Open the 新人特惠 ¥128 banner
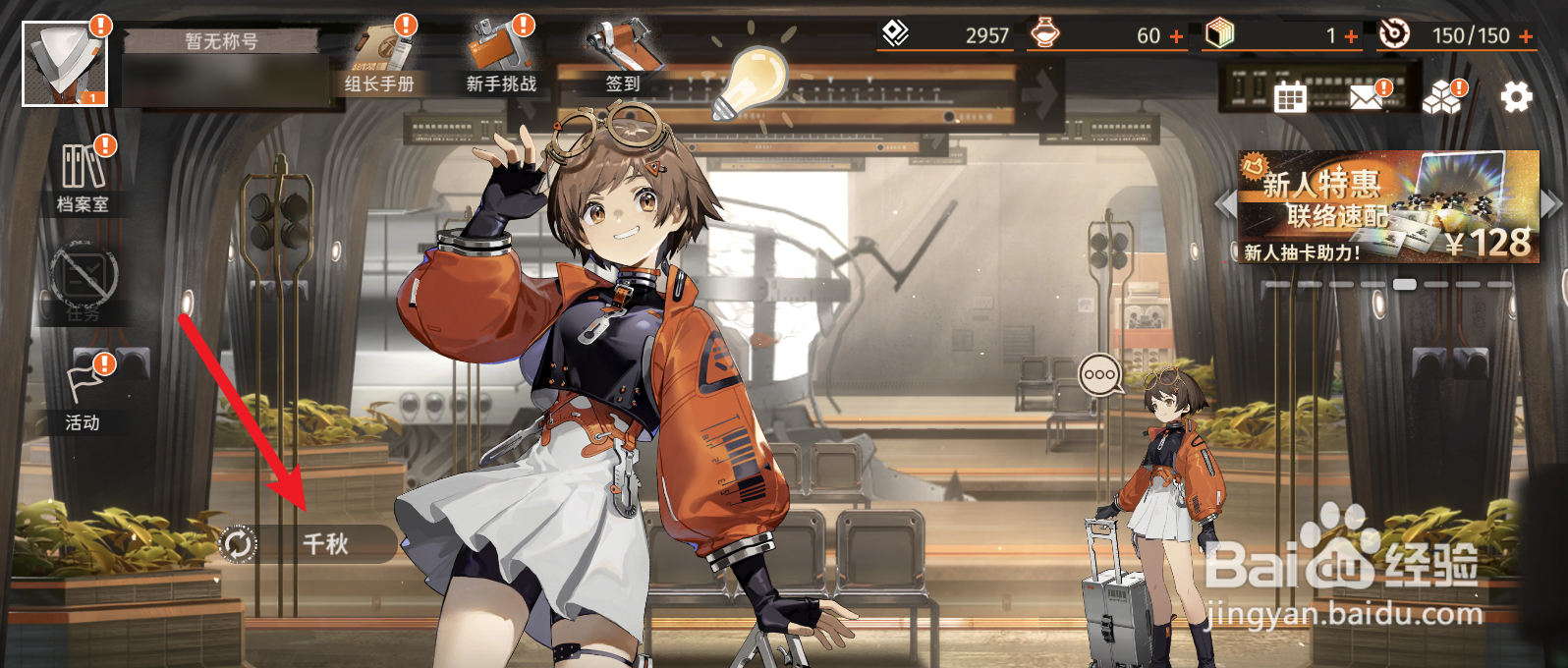This screenshot has width=1568, height=668. click(x=1387, y=207)
